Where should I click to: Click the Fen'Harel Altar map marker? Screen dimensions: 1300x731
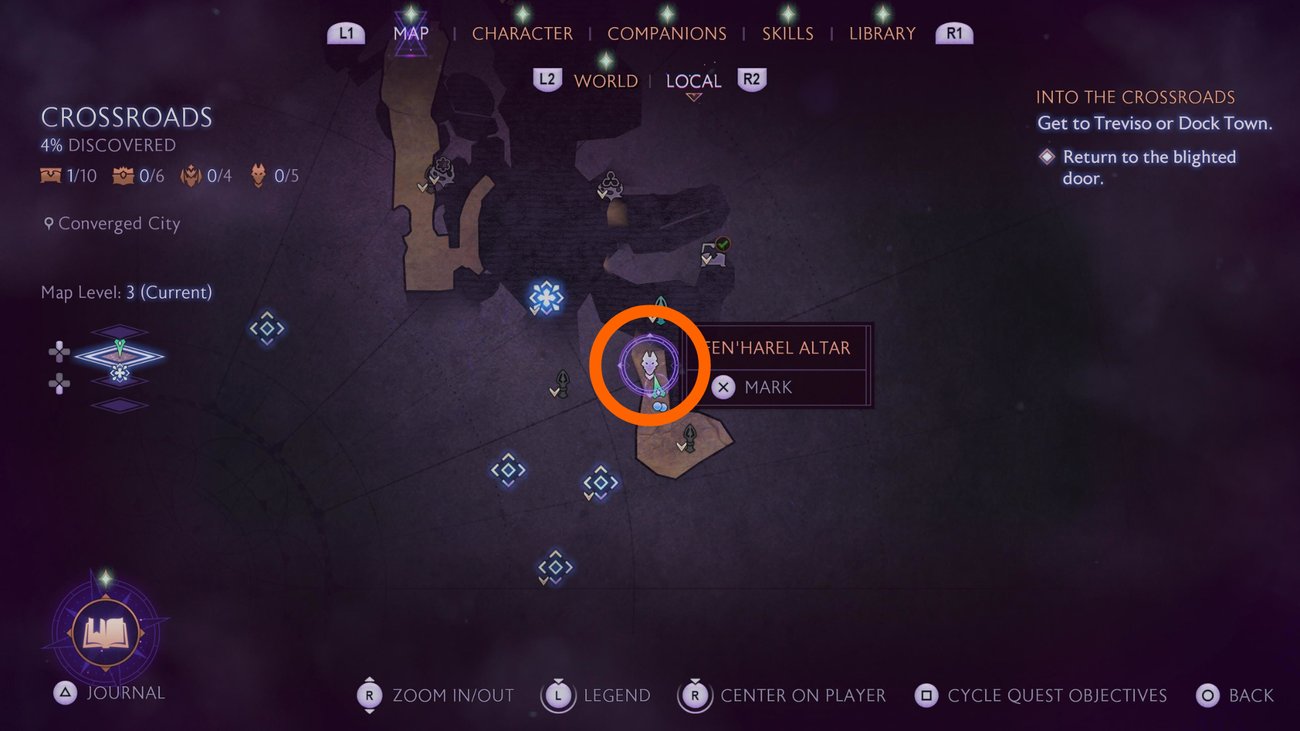click(x=650, y=365)
